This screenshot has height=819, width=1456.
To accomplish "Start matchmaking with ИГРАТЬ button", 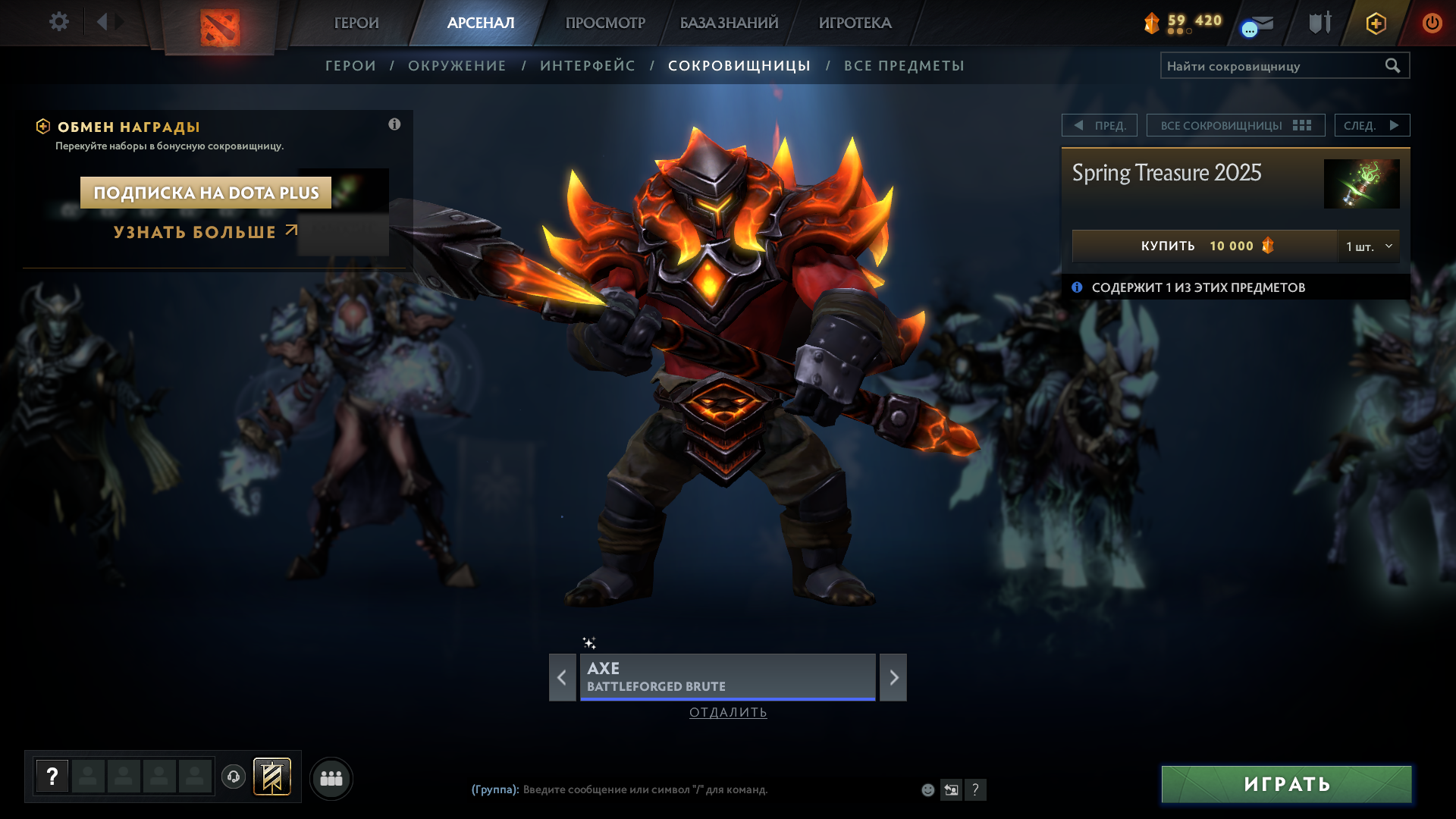I will [1286, 784].
